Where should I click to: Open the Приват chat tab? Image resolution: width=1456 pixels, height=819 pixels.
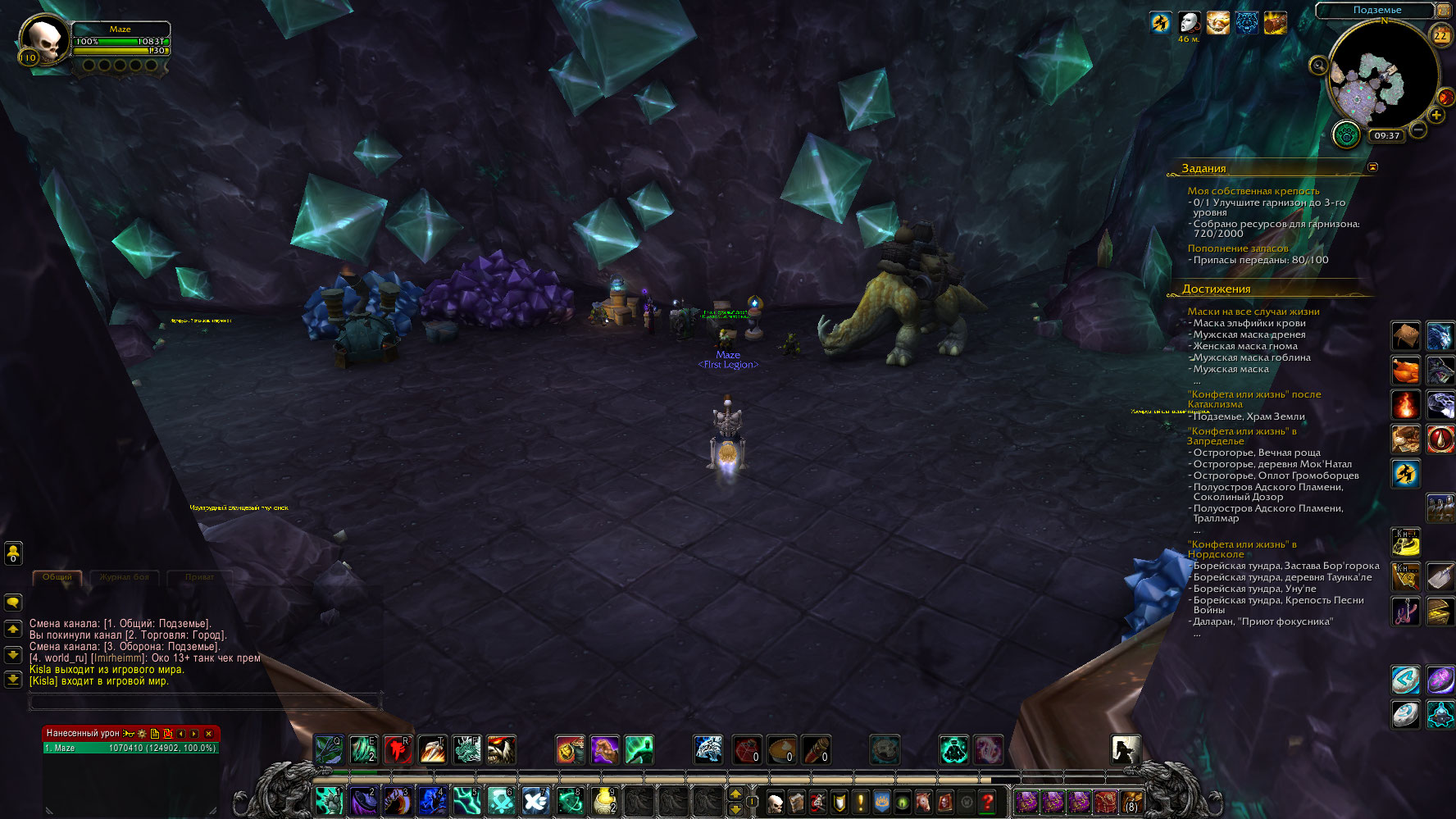(x=199, y=577)
